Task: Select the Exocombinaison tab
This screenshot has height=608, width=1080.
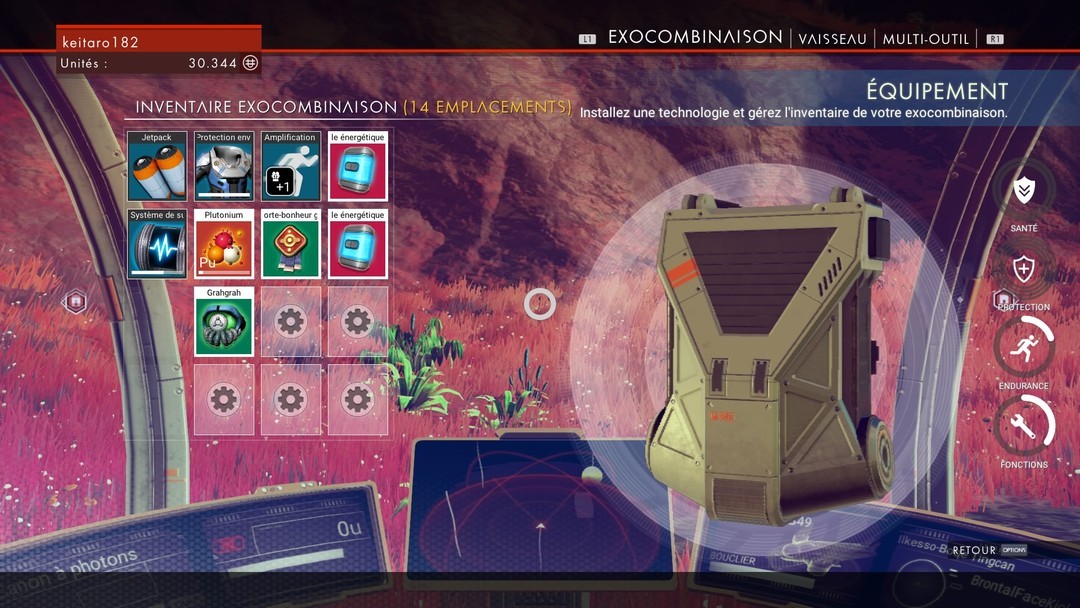Action: (695, 37)
